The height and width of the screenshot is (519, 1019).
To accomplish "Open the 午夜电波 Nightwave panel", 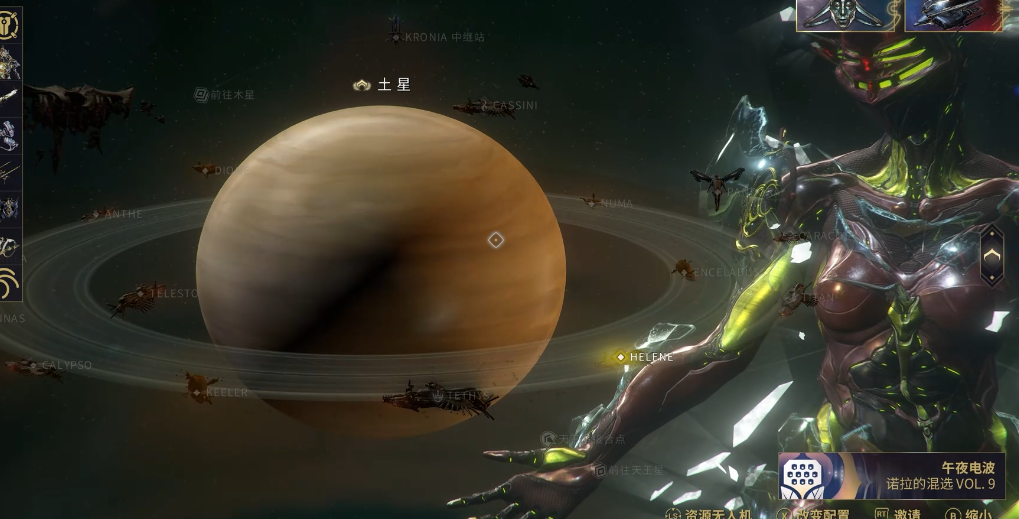I will point(891,475).
